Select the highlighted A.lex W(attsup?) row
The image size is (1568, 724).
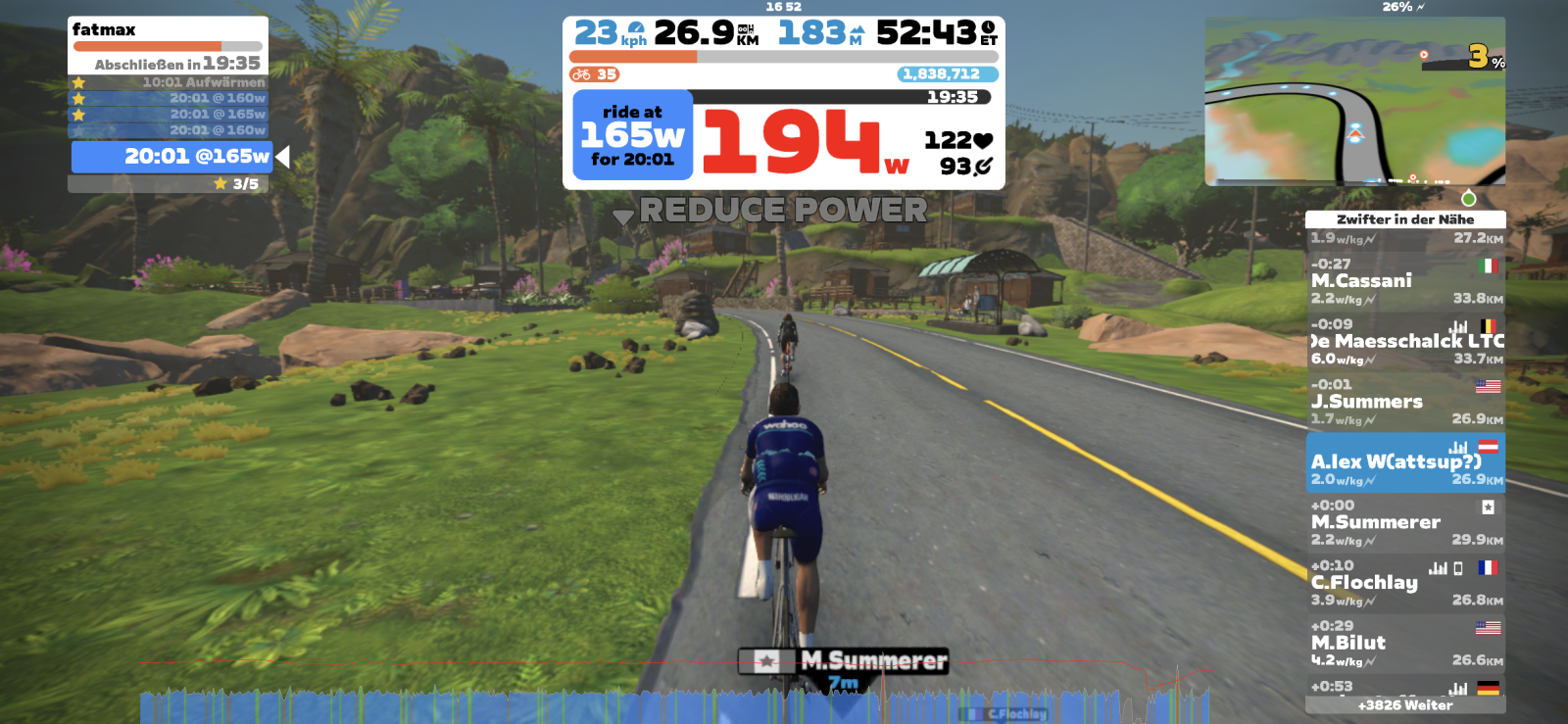[x=1405, y=462]
